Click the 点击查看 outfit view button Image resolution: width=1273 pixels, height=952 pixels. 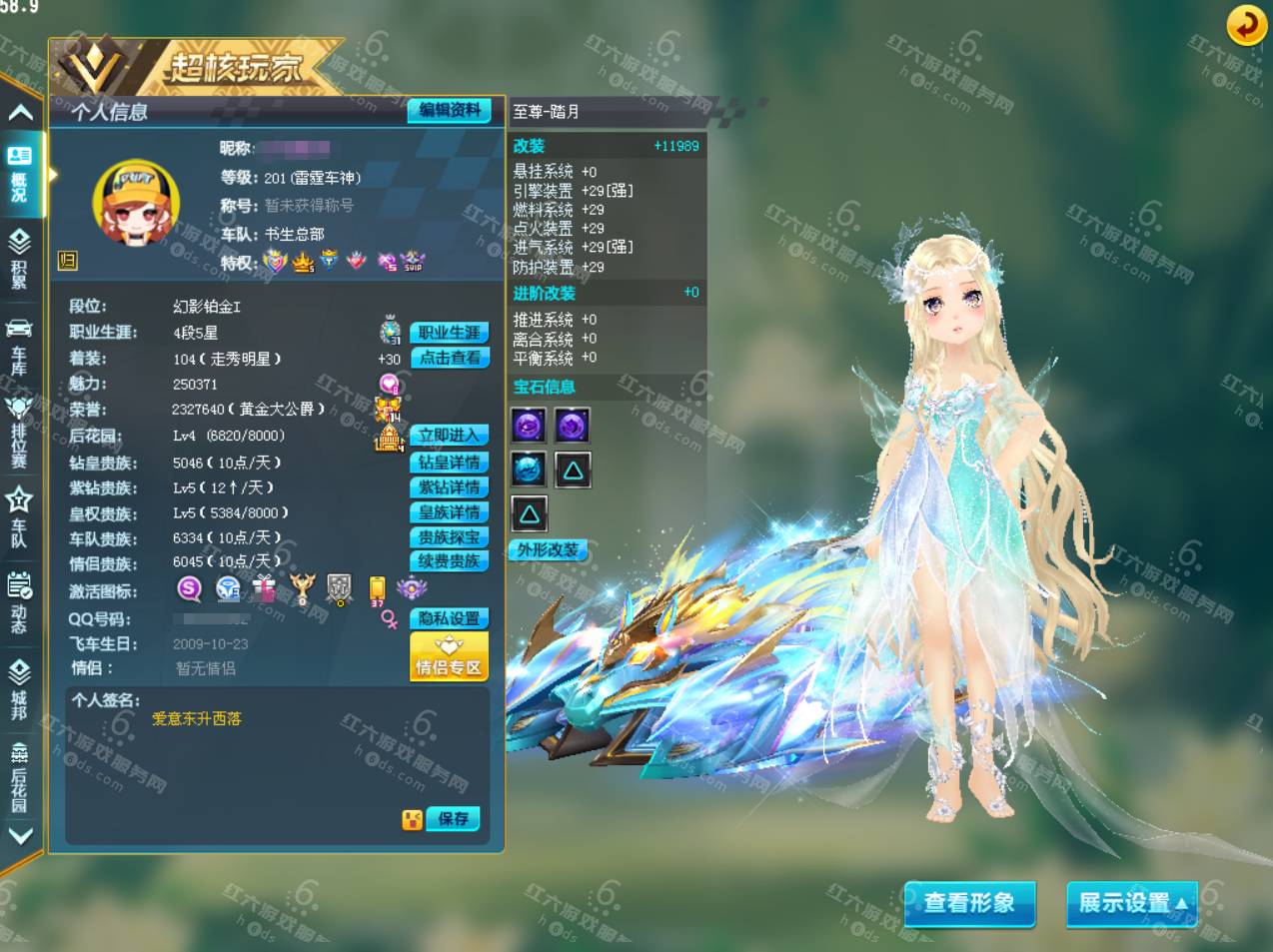pyautogui.click(x=449, y=358)
